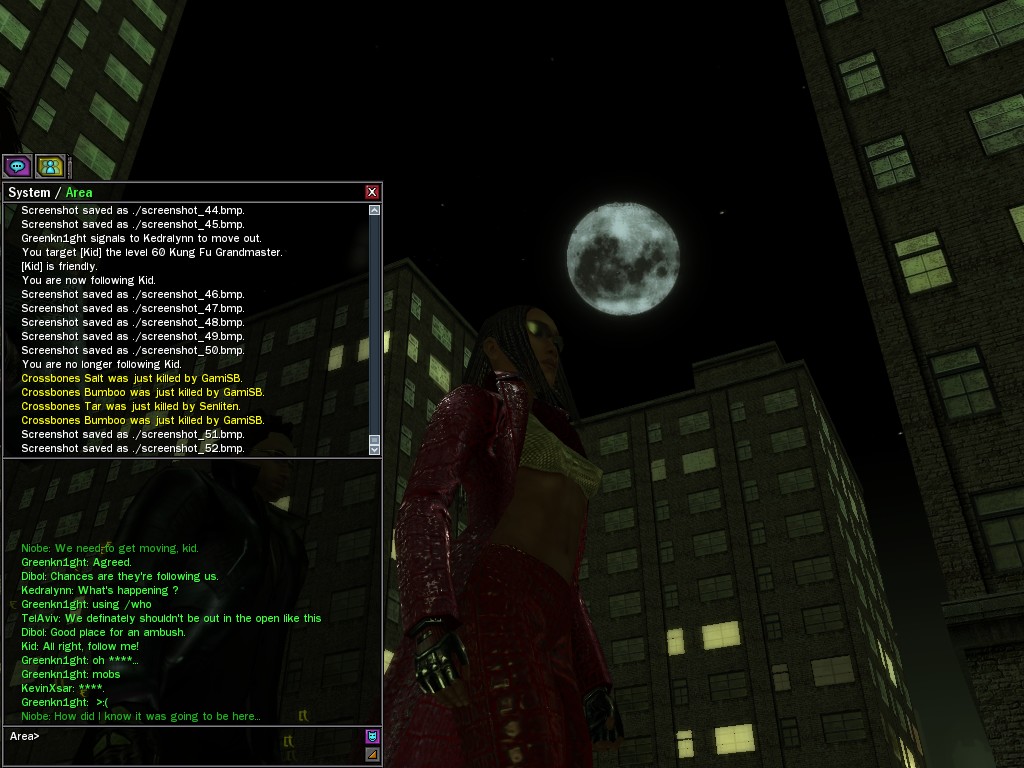Open the chat speech-bubble icon

[x=17, y=166]
